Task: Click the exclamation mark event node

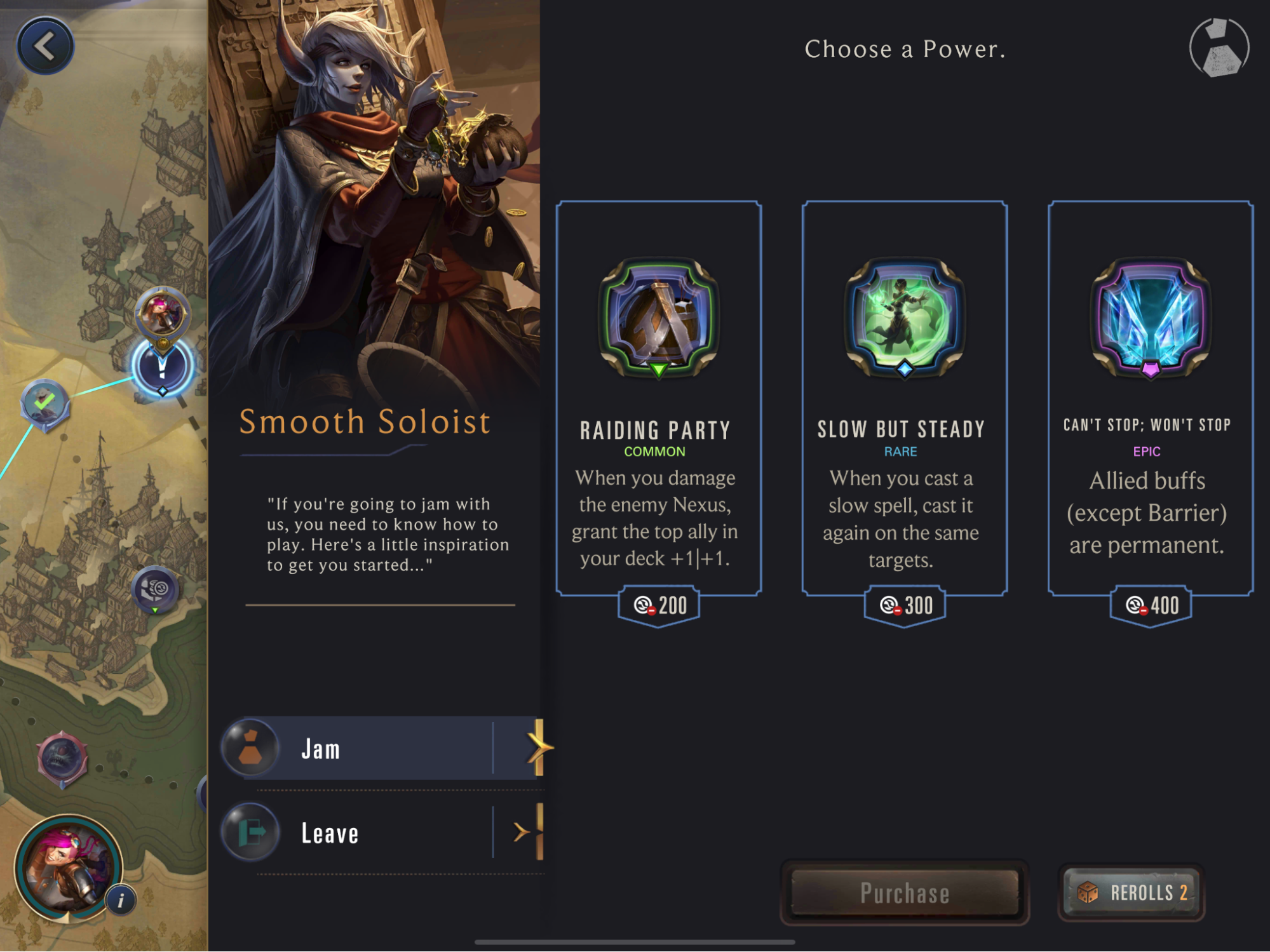Action: [162, 367]
